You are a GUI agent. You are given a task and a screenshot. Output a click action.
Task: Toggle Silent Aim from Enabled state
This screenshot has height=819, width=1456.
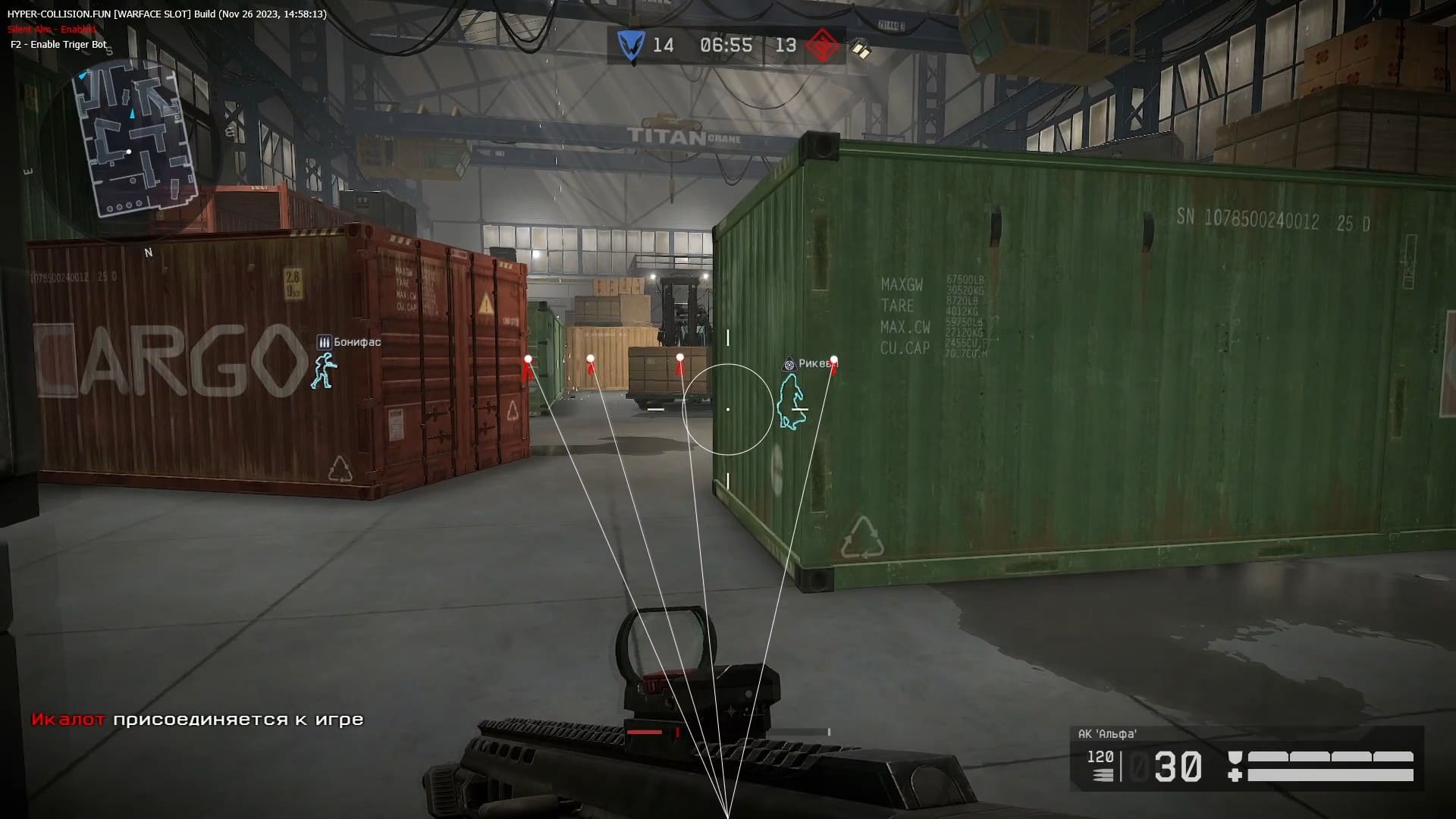click(50, 30)
